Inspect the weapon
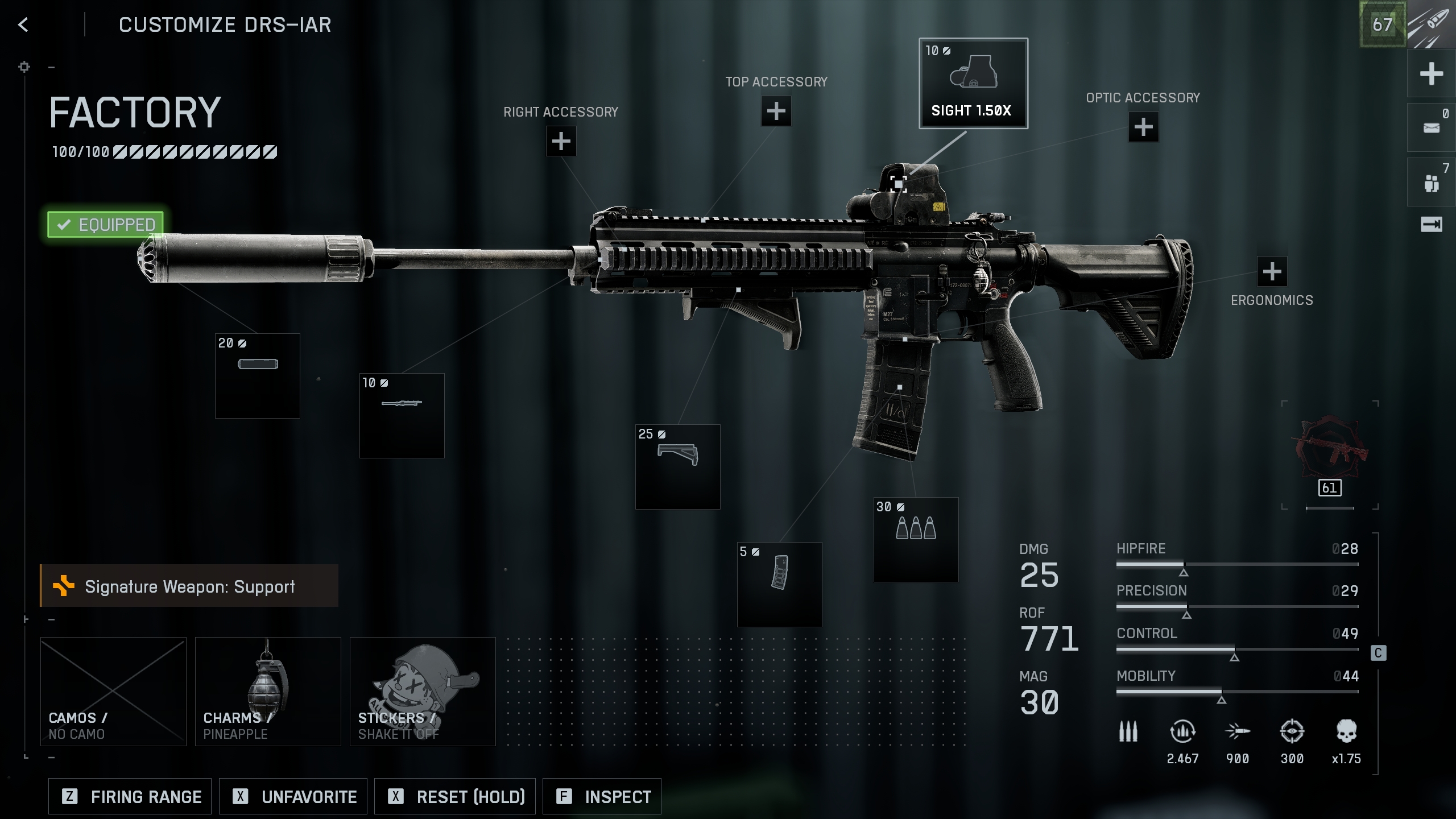The height and width of the screenshot is (819, 1456). pyautogui.click(x=602, y=797)
